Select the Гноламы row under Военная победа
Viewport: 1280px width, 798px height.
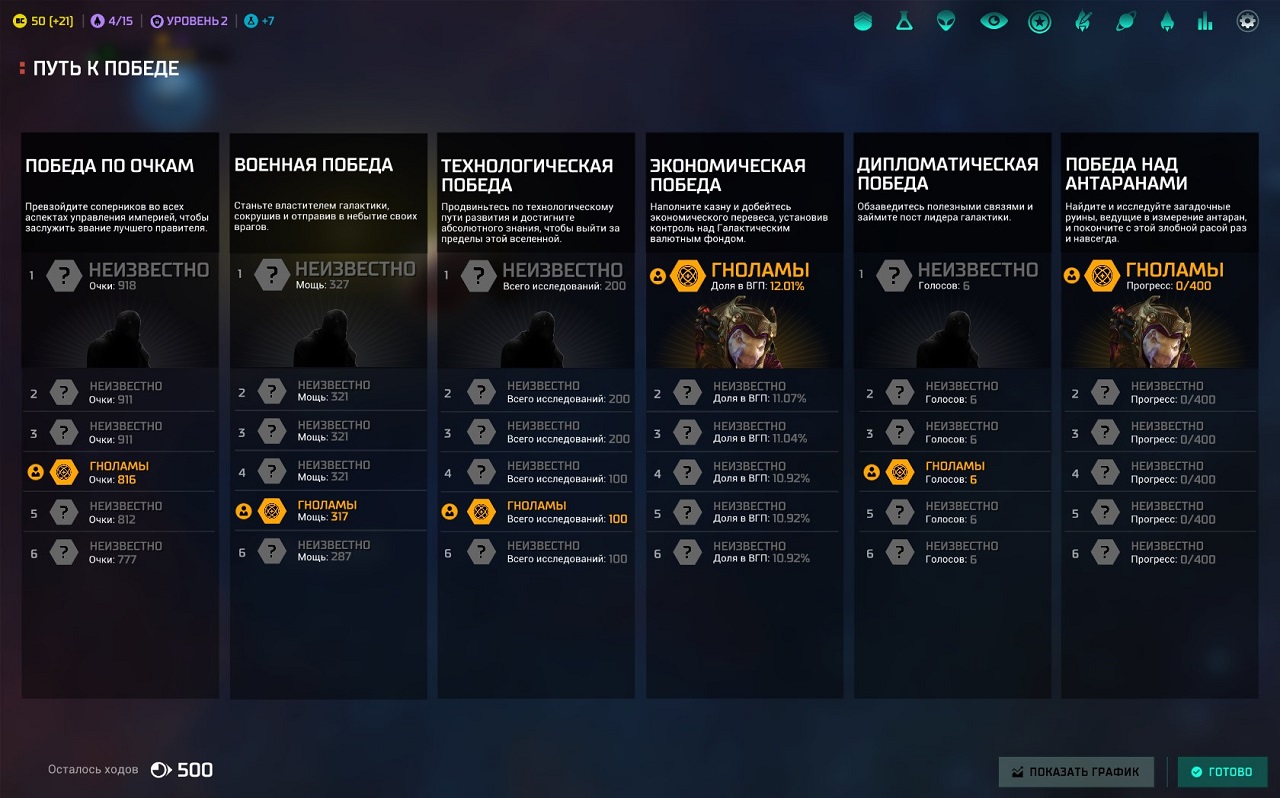(327, 511)
